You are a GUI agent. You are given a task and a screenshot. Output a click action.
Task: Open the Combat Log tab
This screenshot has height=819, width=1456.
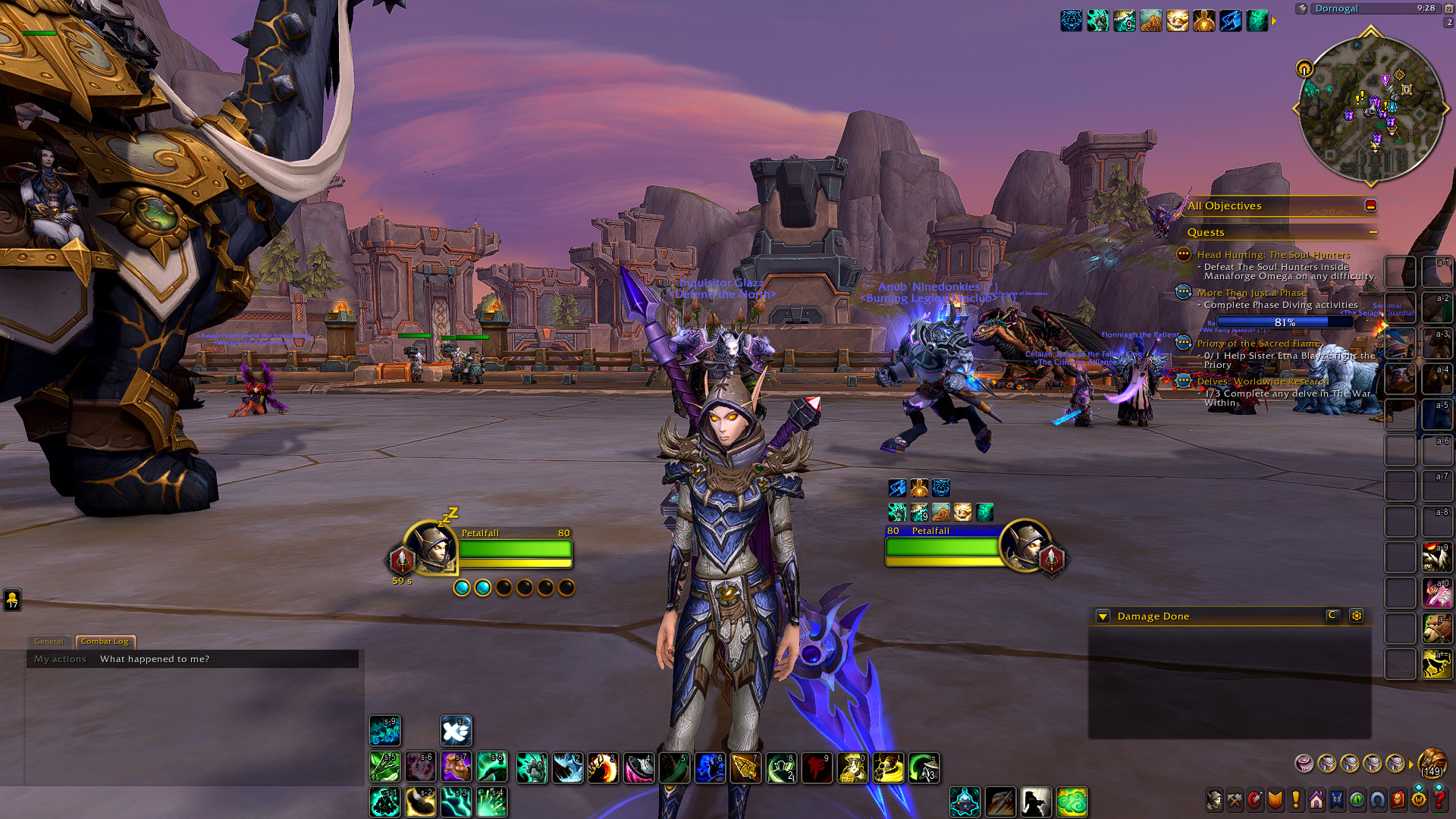pos(105,642)
